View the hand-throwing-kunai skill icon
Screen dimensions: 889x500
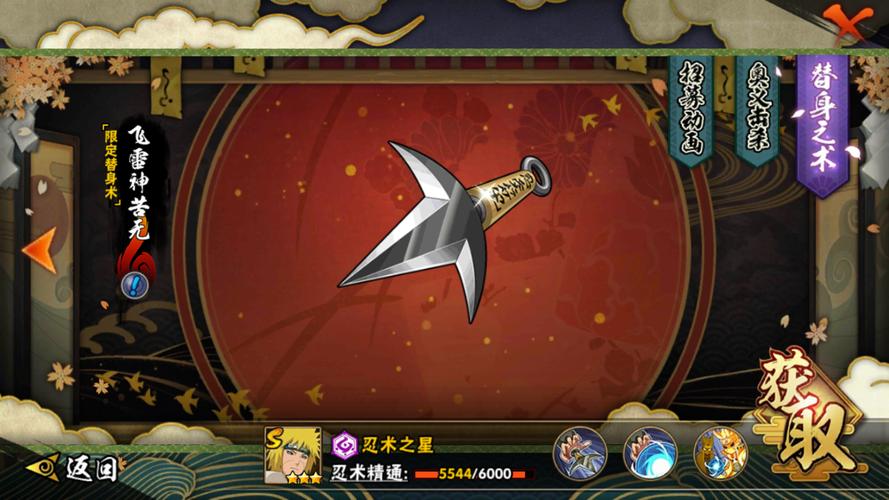click(580, 453)
